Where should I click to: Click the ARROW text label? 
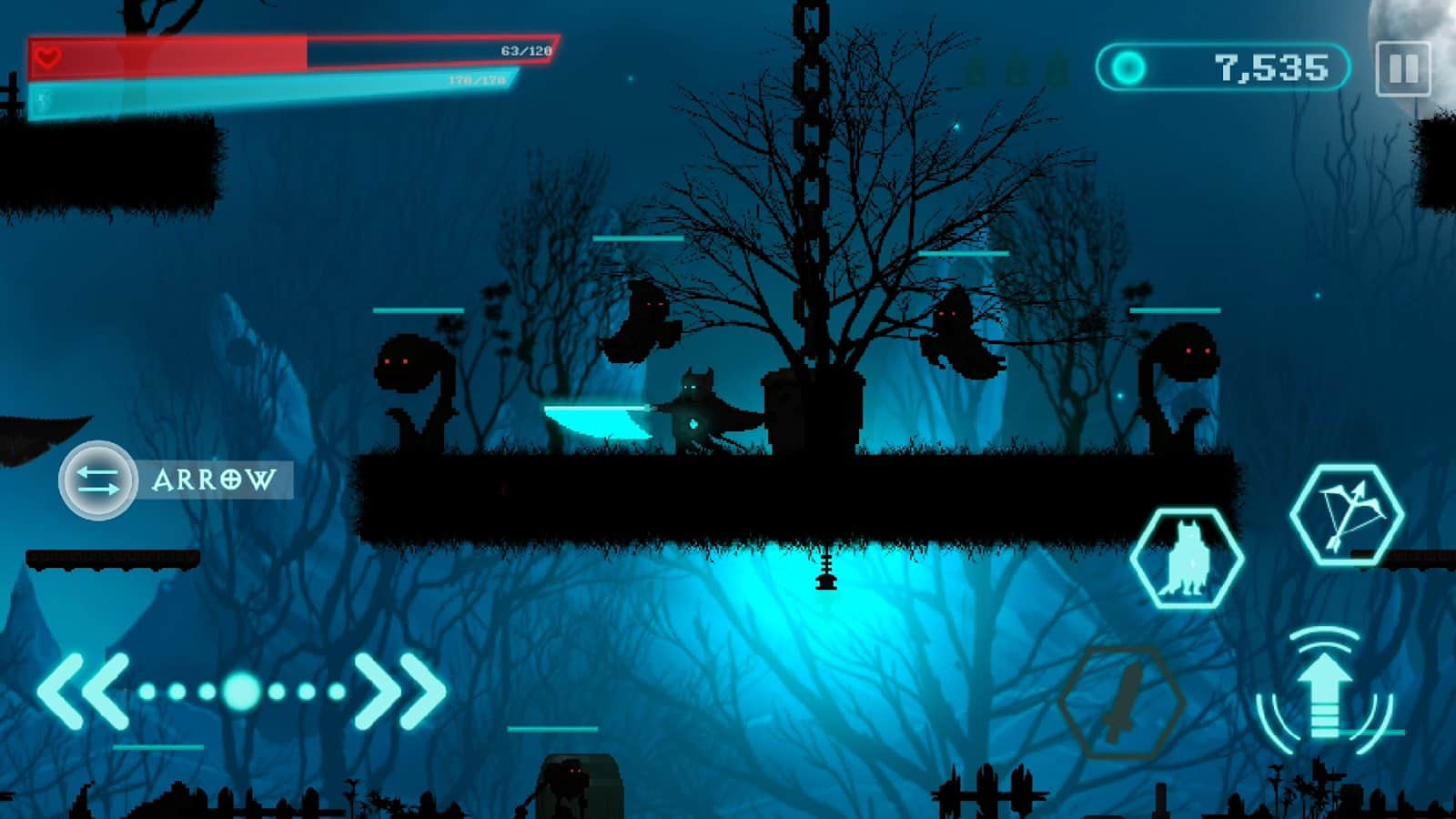point(214,478)
